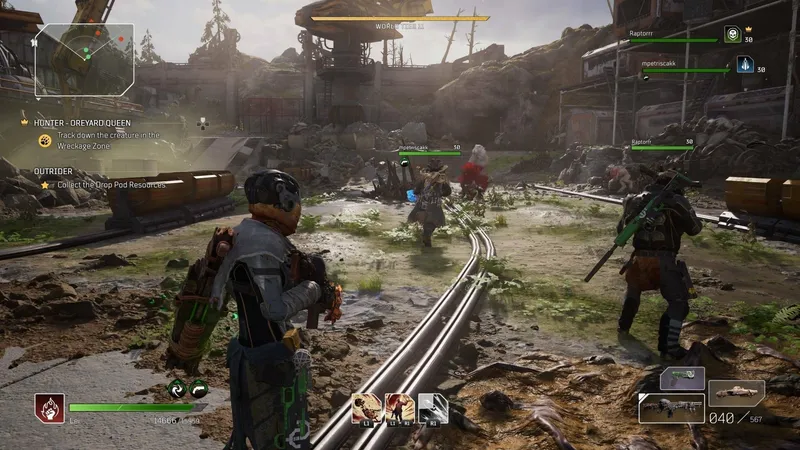Click the green swirl status effect icon
The image size is (800, 450).
point(176,390)
